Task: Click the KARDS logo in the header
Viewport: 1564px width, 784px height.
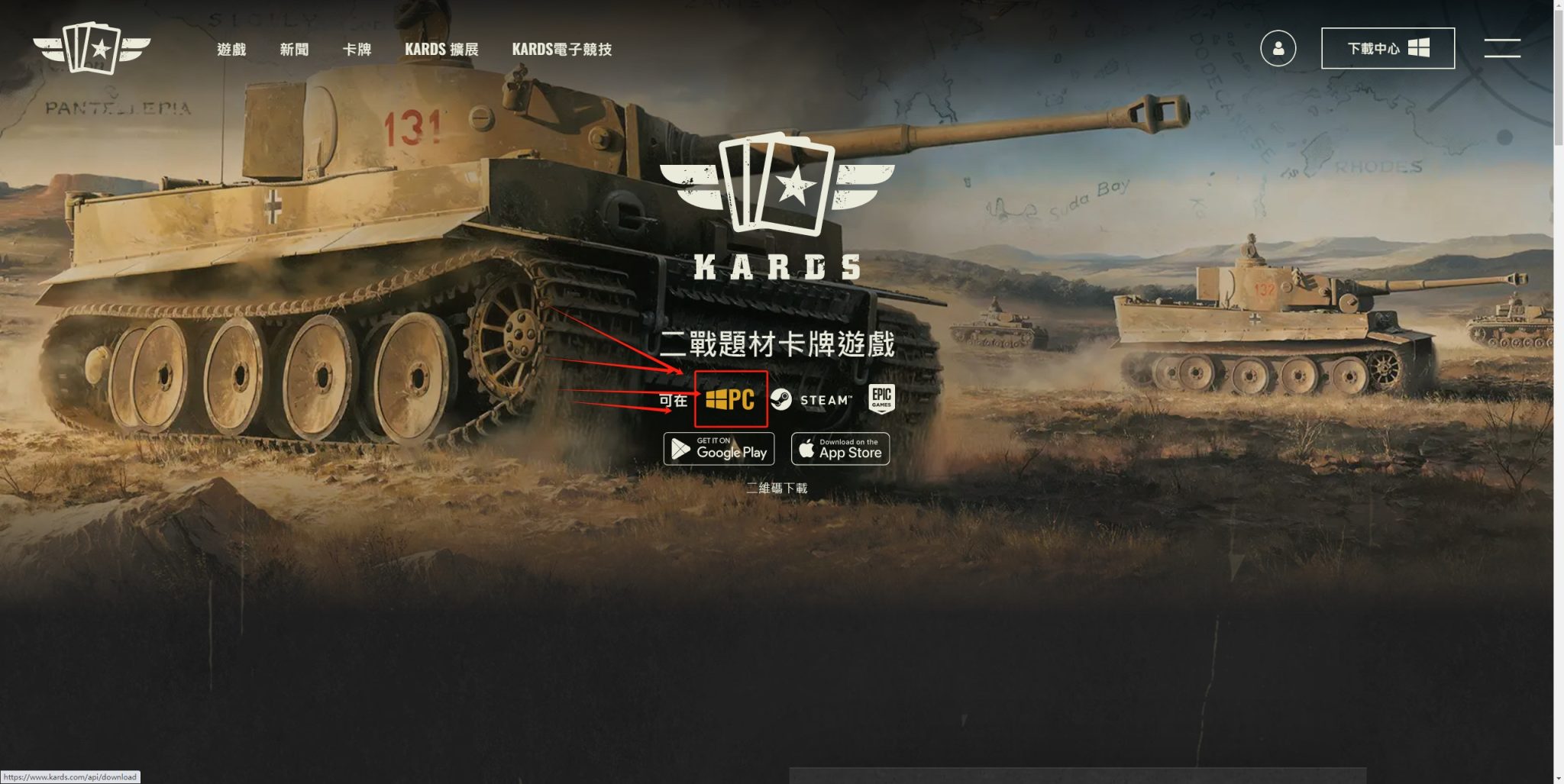Action: 92,48
